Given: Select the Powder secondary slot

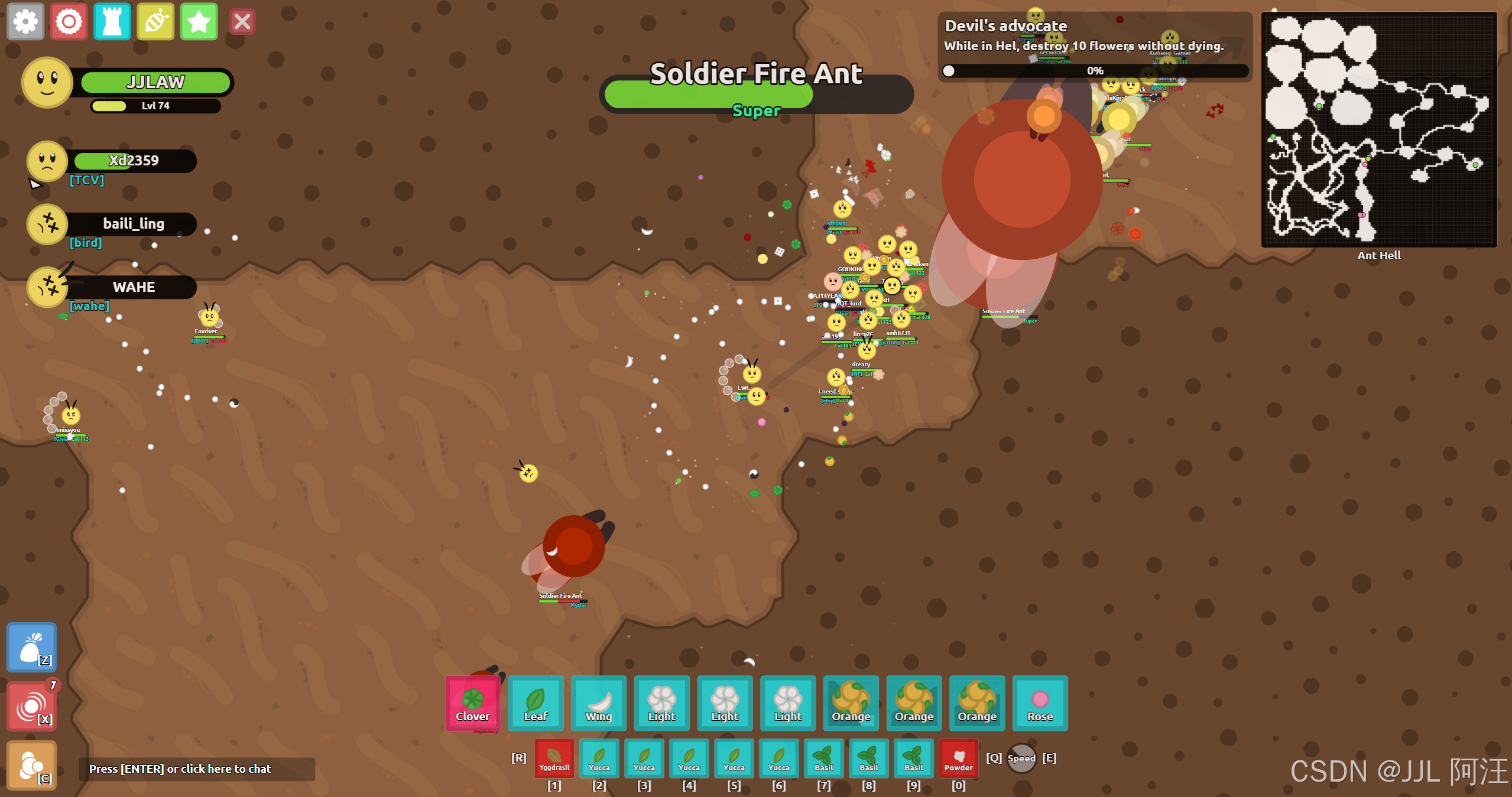Looking at the screenshot, I should [958, 759].
